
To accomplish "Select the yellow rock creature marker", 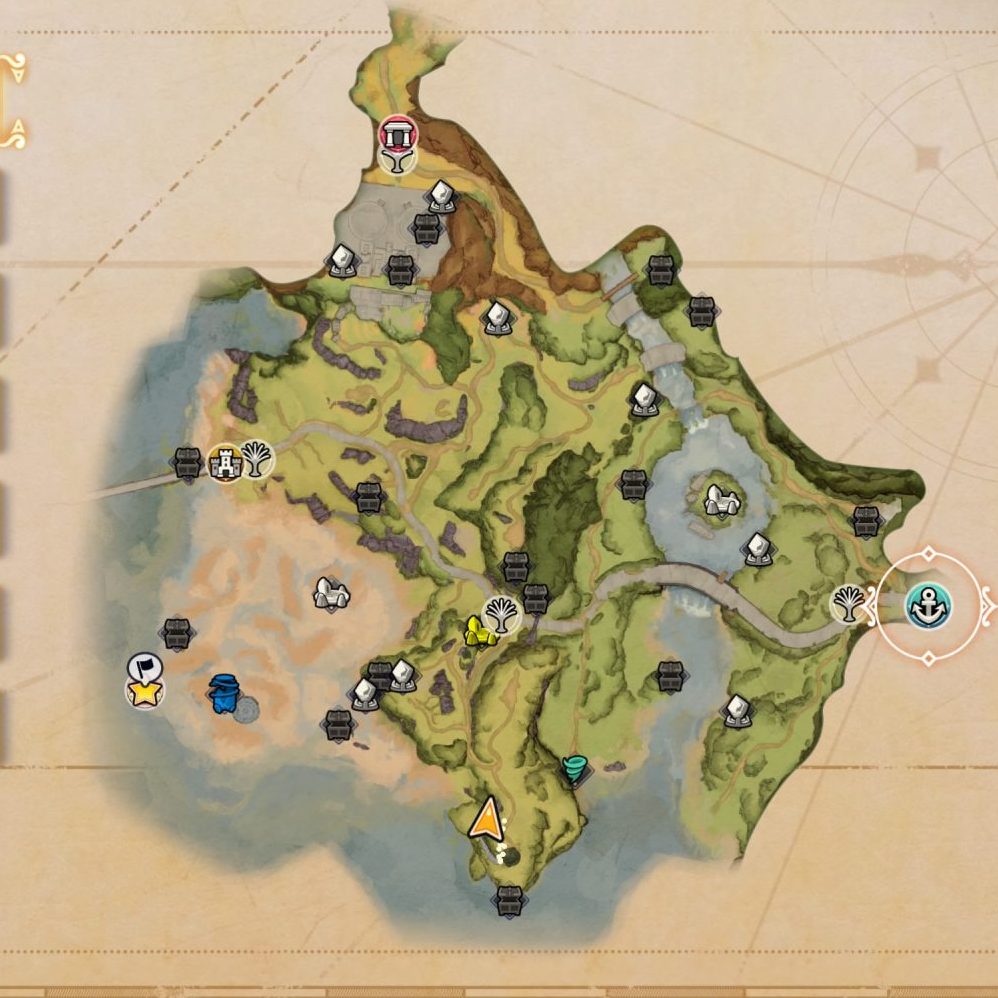I will point(477,631).
